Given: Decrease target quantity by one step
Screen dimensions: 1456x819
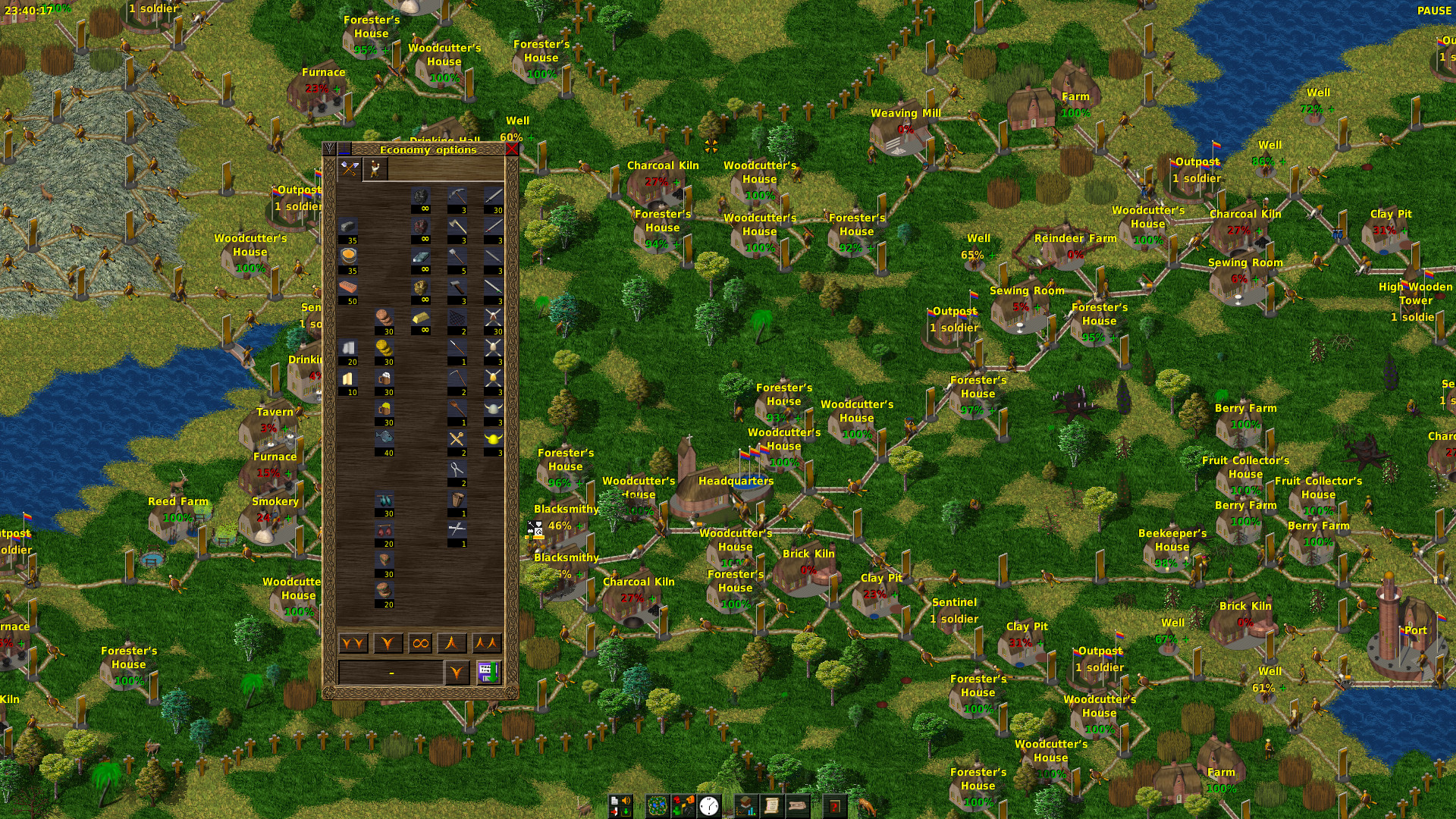Looking at the screenshot, I should [388, 644].
